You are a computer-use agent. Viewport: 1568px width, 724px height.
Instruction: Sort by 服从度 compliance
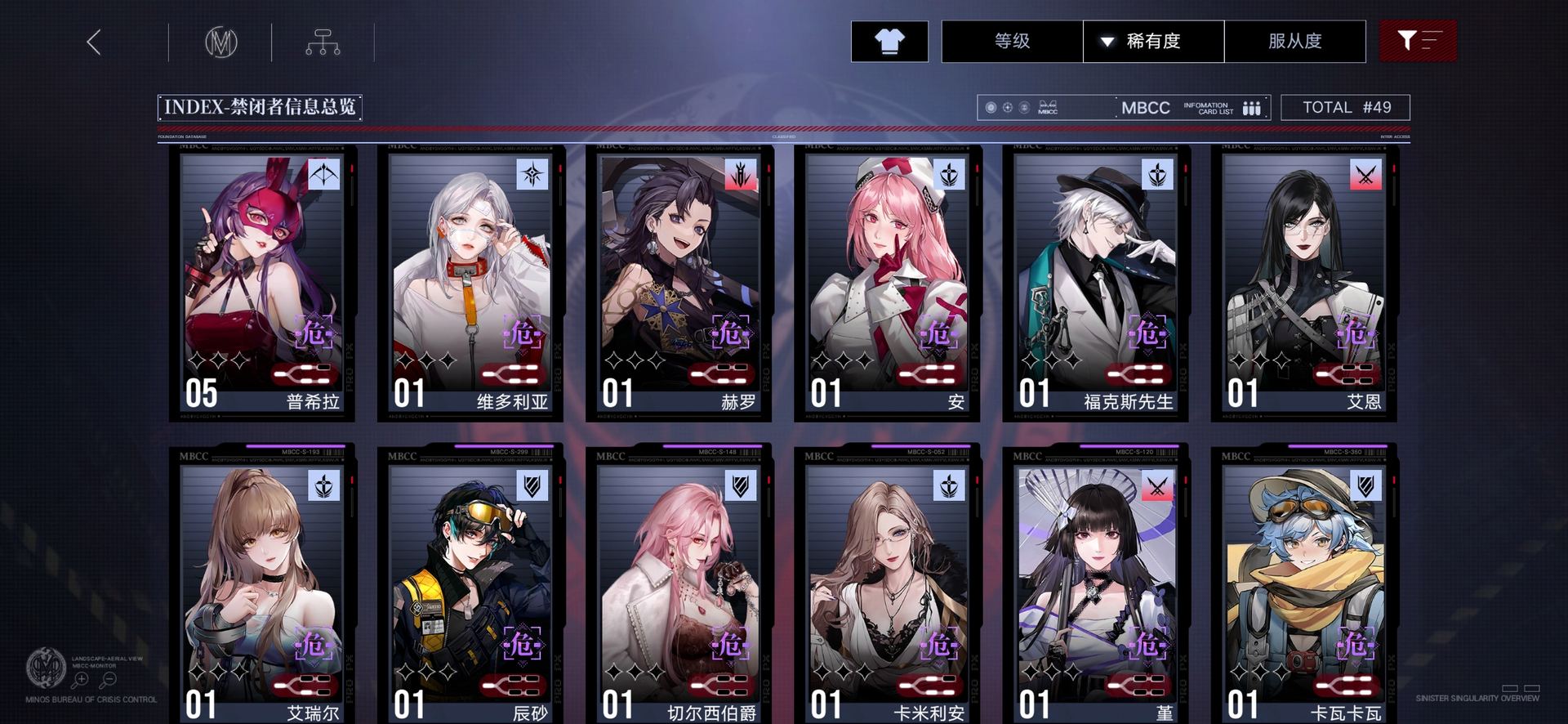1294,41
